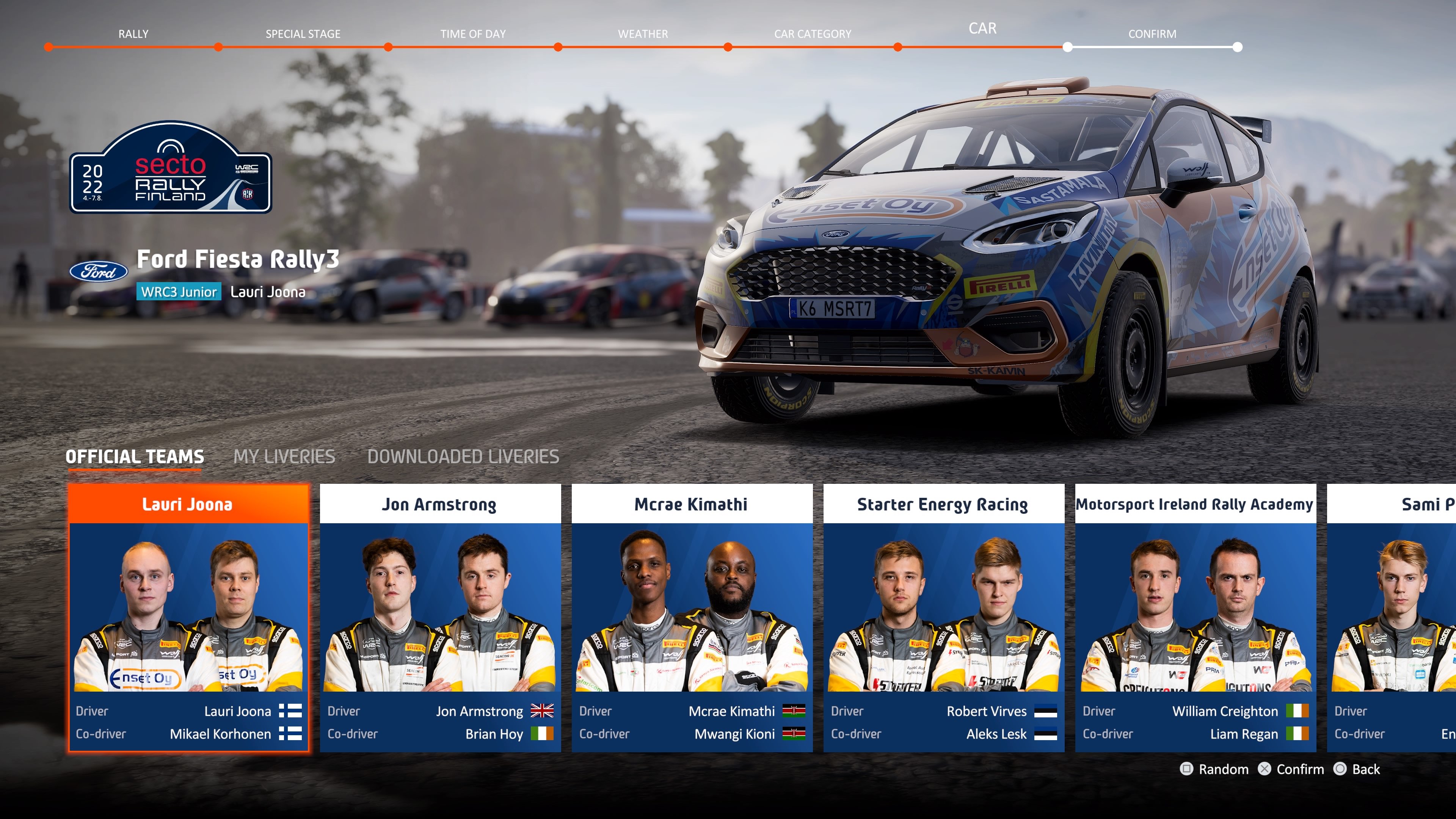The image size is (1456, 819).
Task: Click the Back option
Action: point(1357,769)
